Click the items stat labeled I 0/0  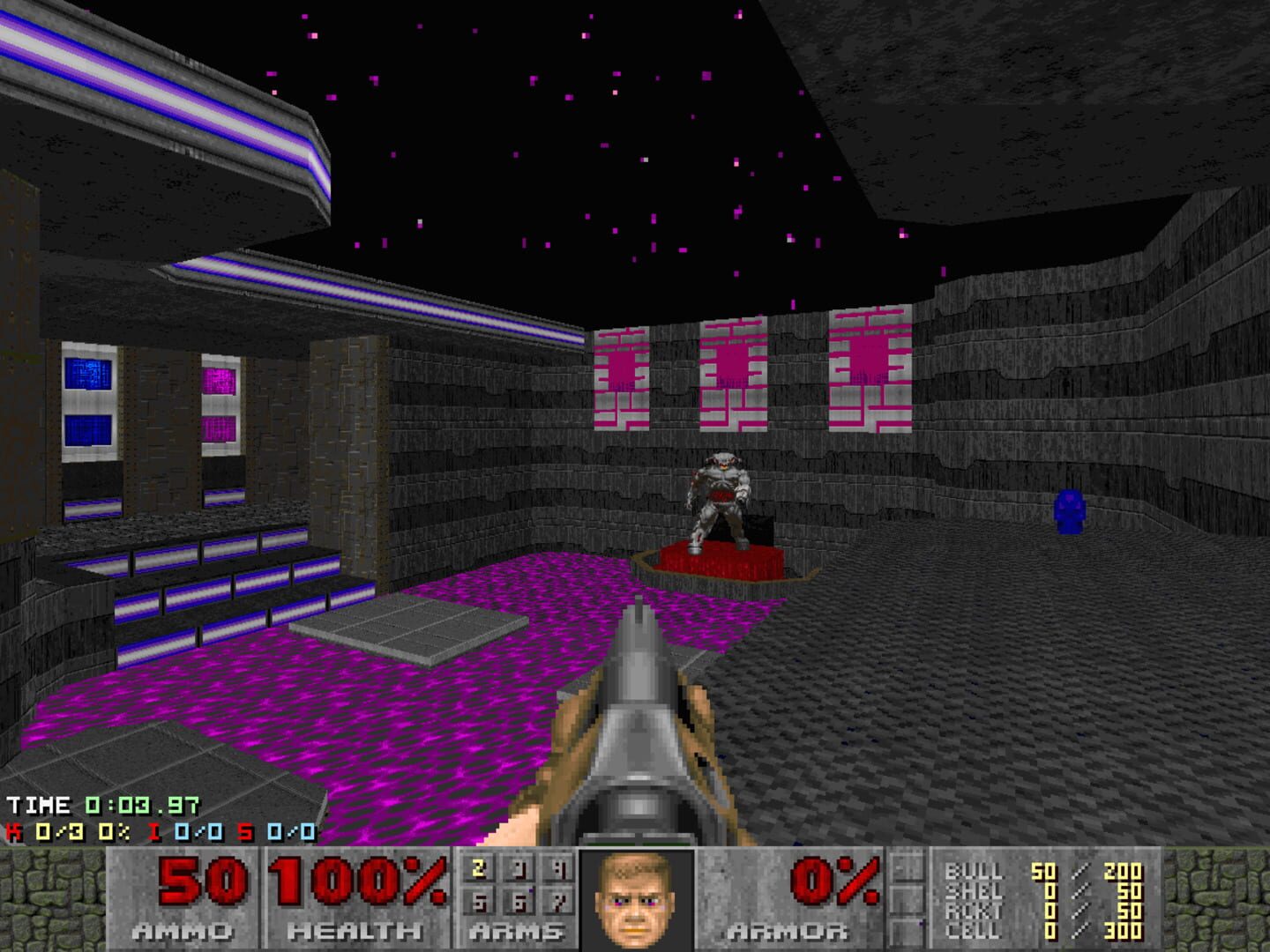pyautogui.click(x=185, y=833)
